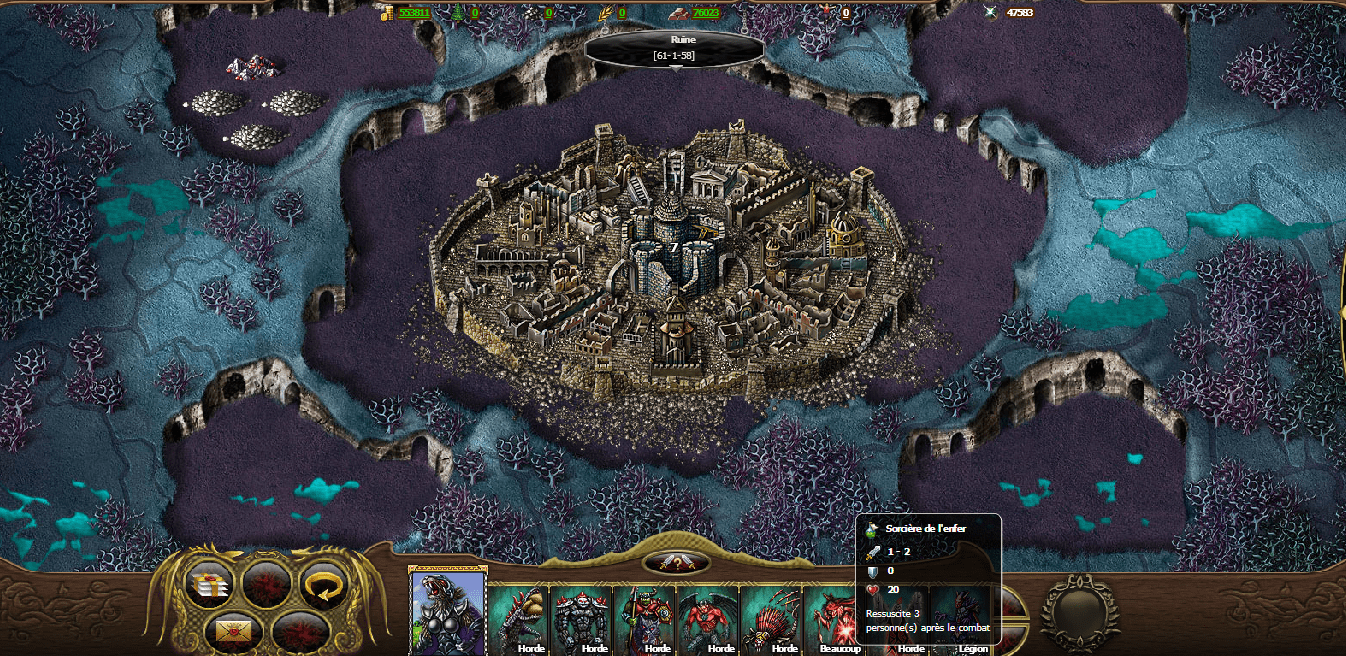Open the gift box stack button

(210, 584)
